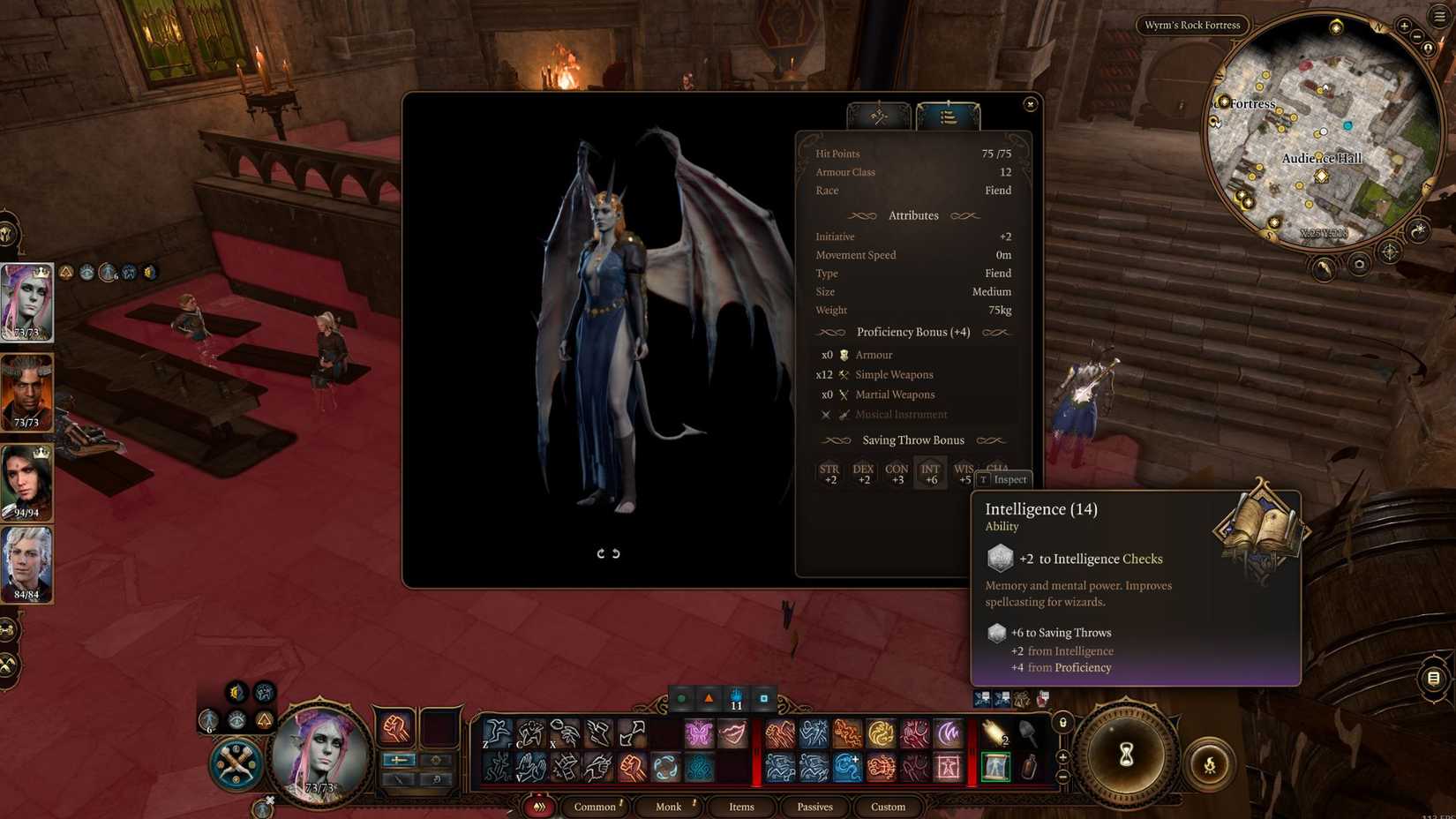
Task: Click the campfire Long Rest icon near minimap
Action: tap(1322, 268)
